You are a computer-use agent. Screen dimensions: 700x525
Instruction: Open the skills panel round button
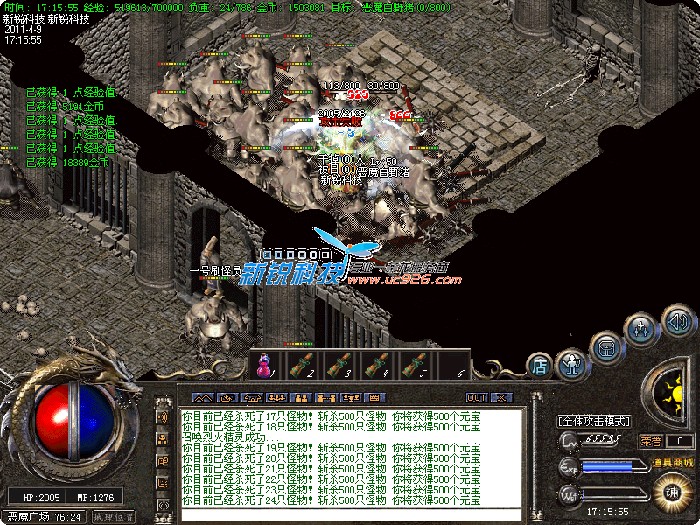click(x=641, y=326)
